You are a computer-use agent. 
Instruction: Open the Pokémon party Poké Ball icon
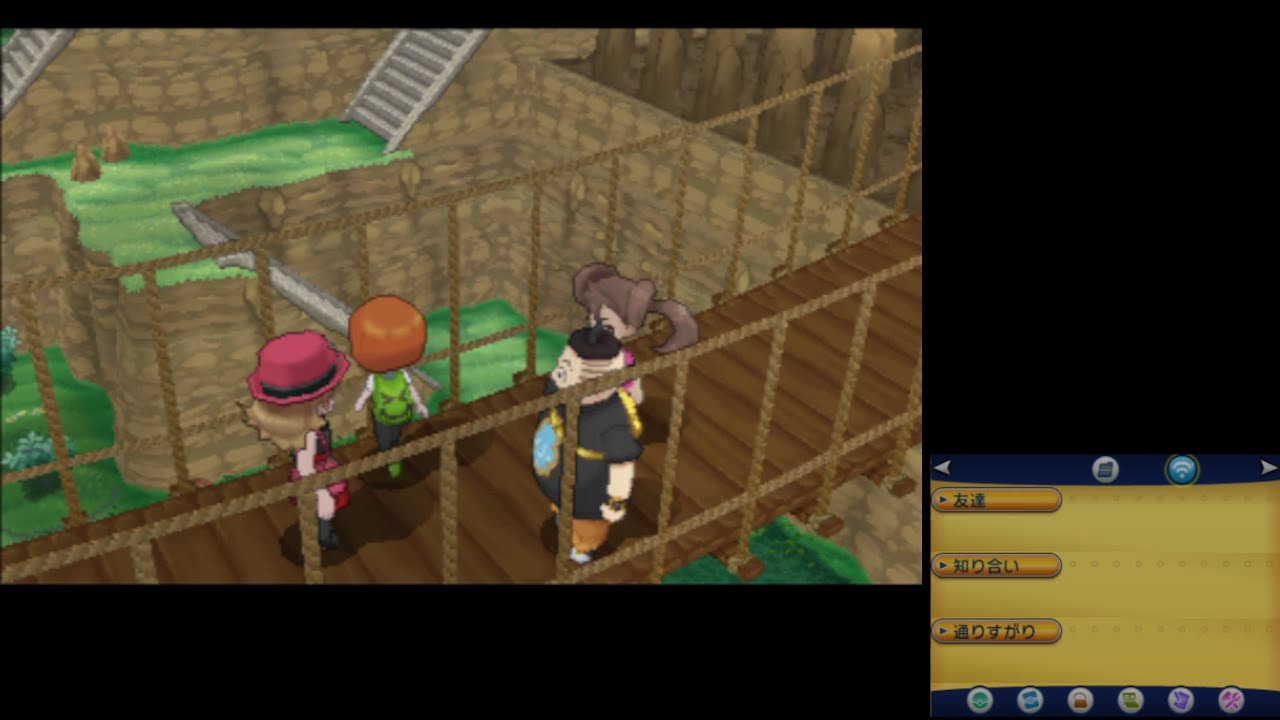coord(980,700)
